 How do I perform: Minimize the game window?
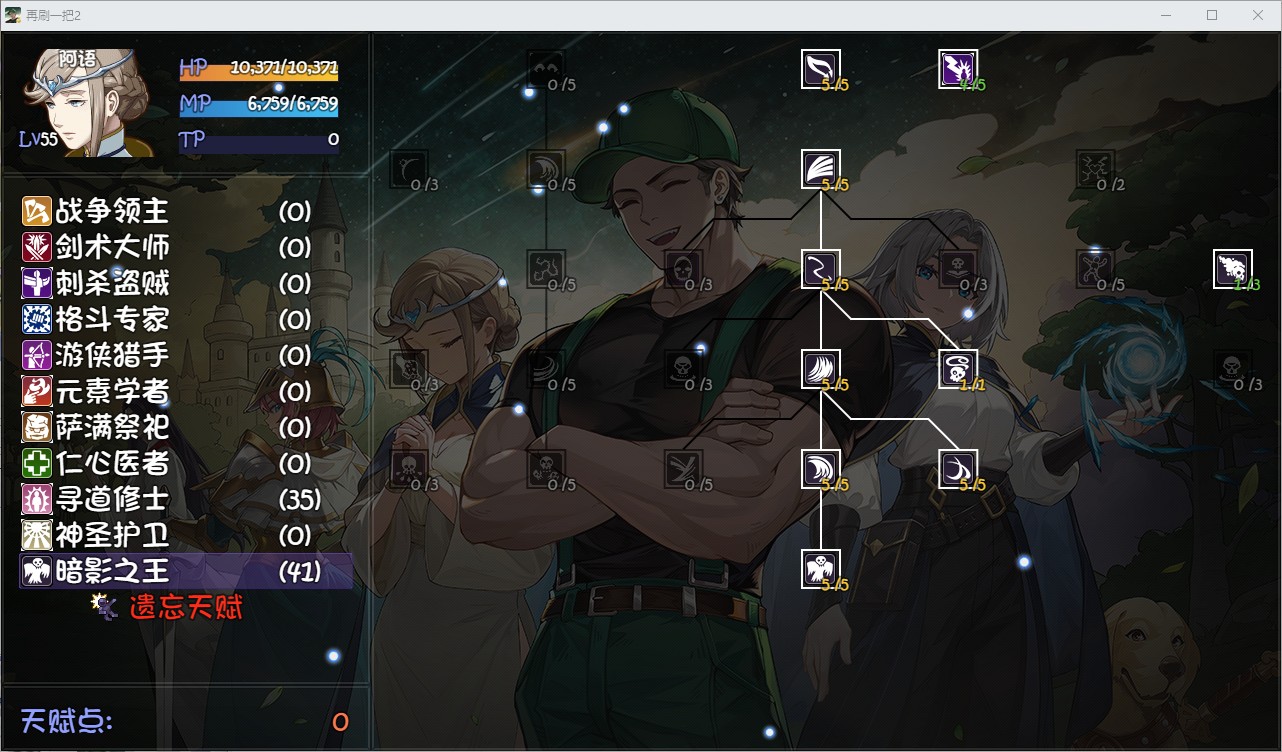(1166, 15)
